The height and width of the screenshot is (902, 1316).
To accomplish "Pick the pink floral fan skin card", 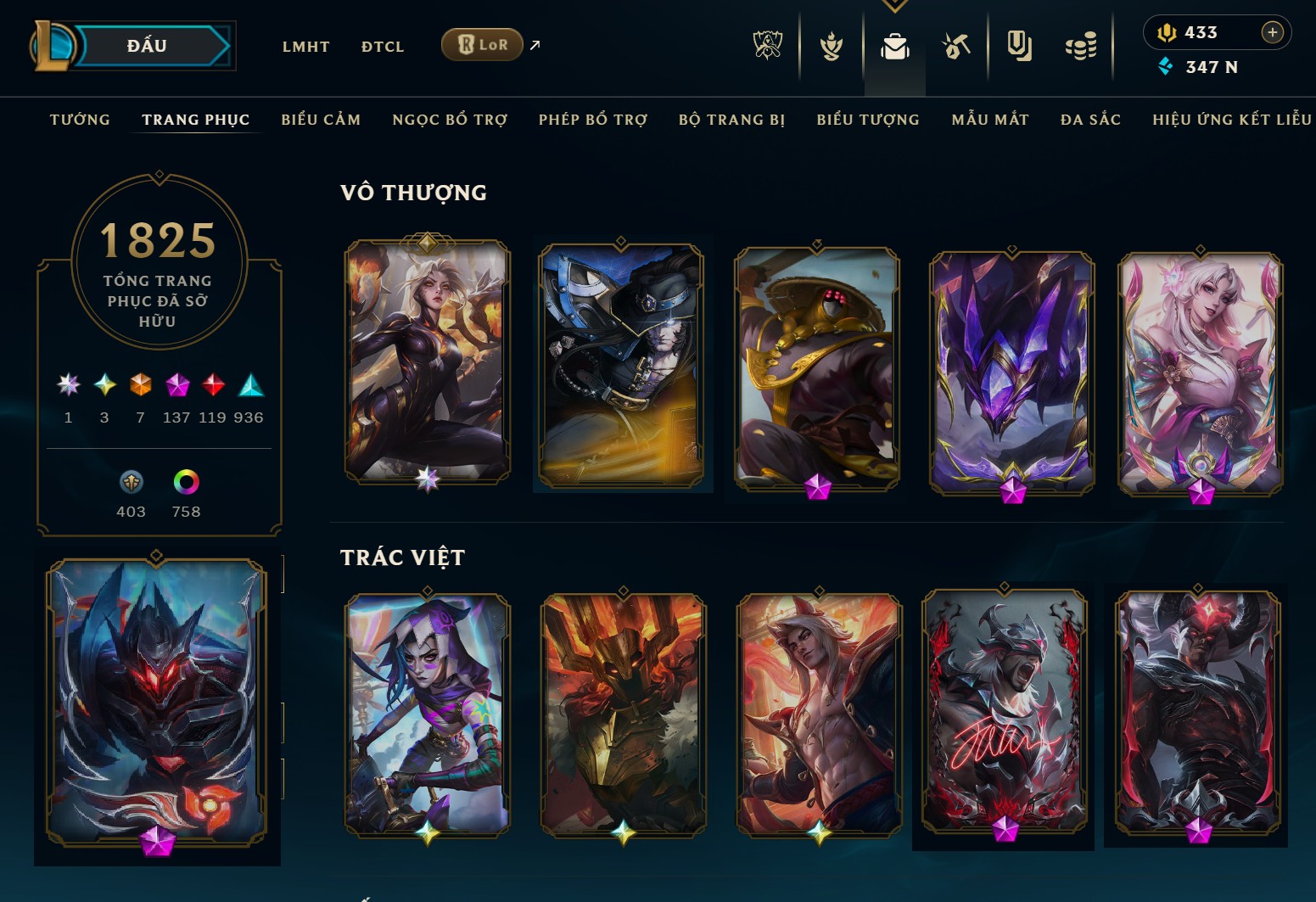I will (1200, 369).
